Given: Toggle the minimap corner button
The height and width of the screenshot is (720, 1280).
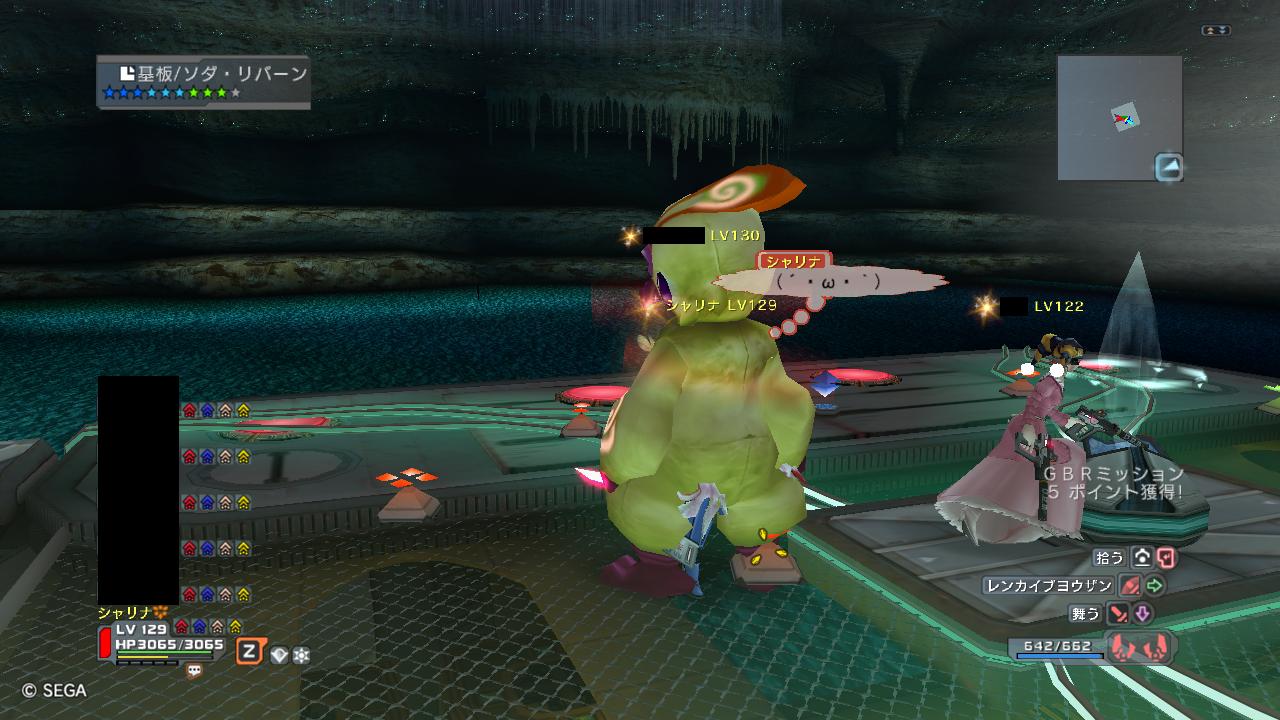Looking at the screenshot, I should pyautogui.click(x=1168, y=166).
